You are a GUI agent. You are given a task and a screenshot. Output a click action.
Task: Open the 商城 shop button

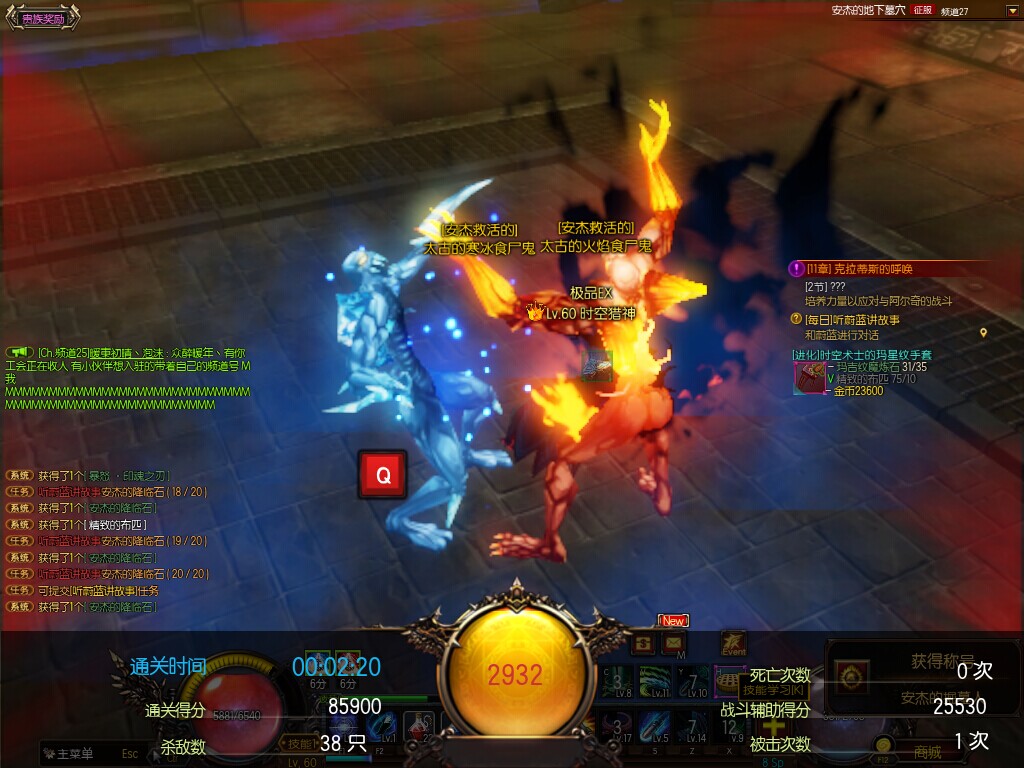[927, 753]
